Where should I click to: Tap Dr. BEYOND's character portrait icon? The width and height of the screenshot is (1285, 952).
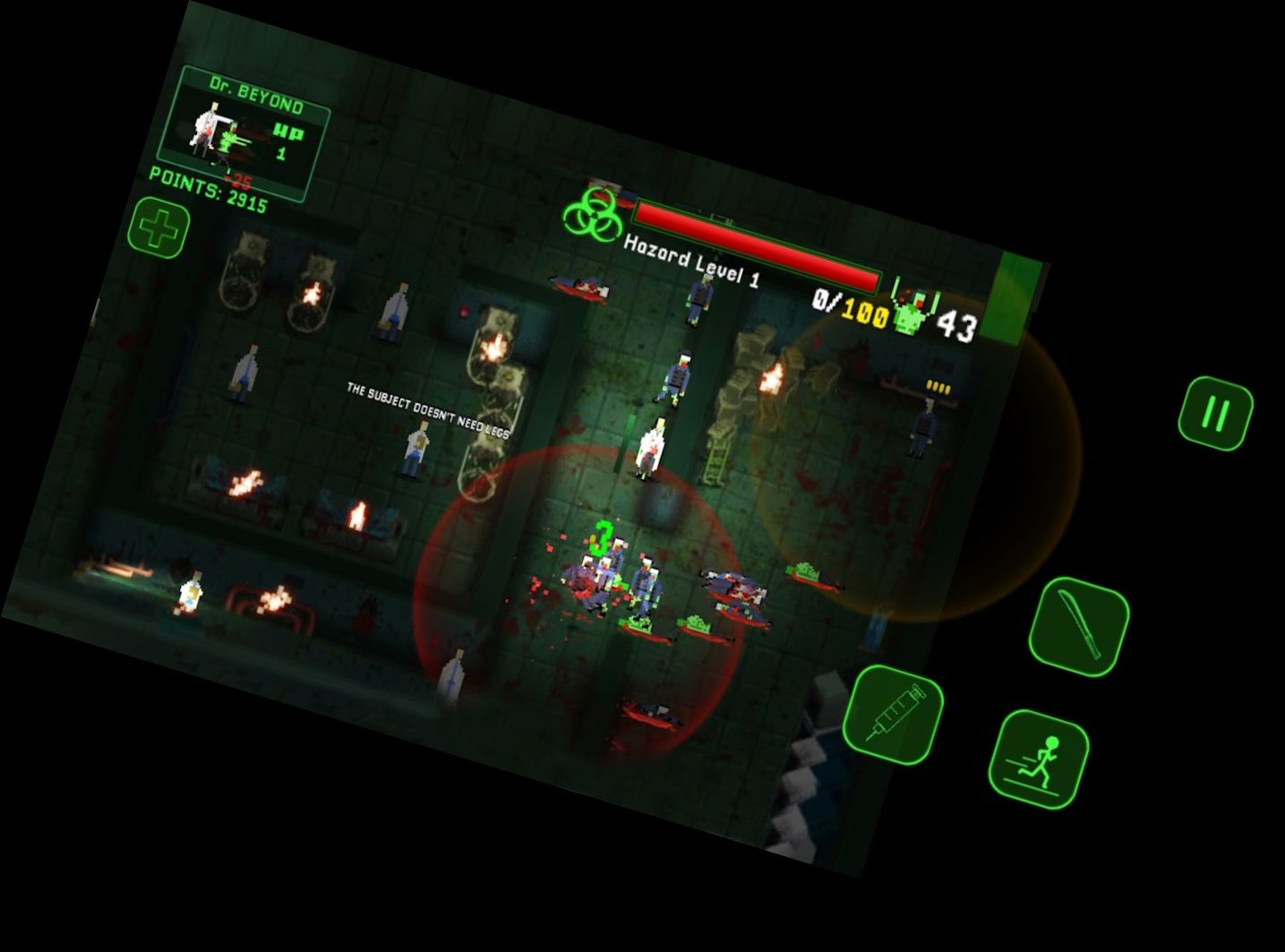(204, 131)
